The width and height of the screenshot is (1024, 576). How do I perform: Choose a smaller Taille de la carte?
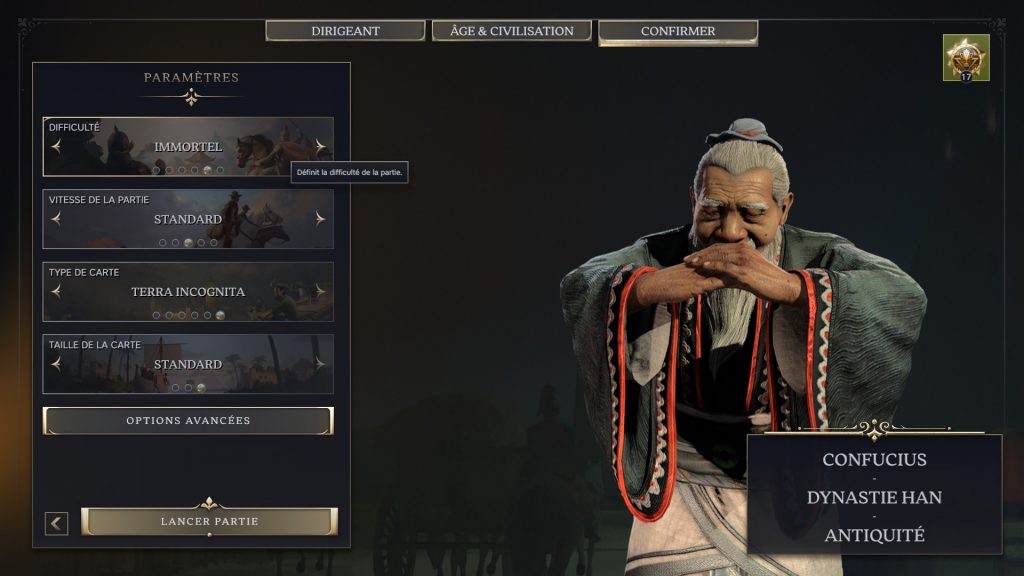coord(56,364)
